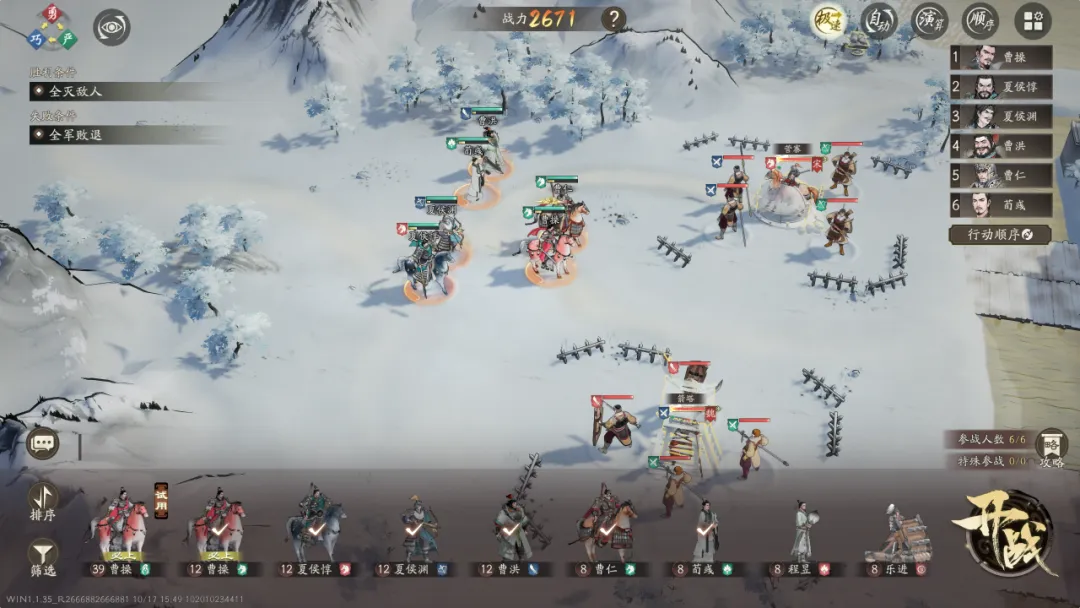The image size is (1080, 608).
Task: Select the 程昱 hero card
Action: (802, 536)
